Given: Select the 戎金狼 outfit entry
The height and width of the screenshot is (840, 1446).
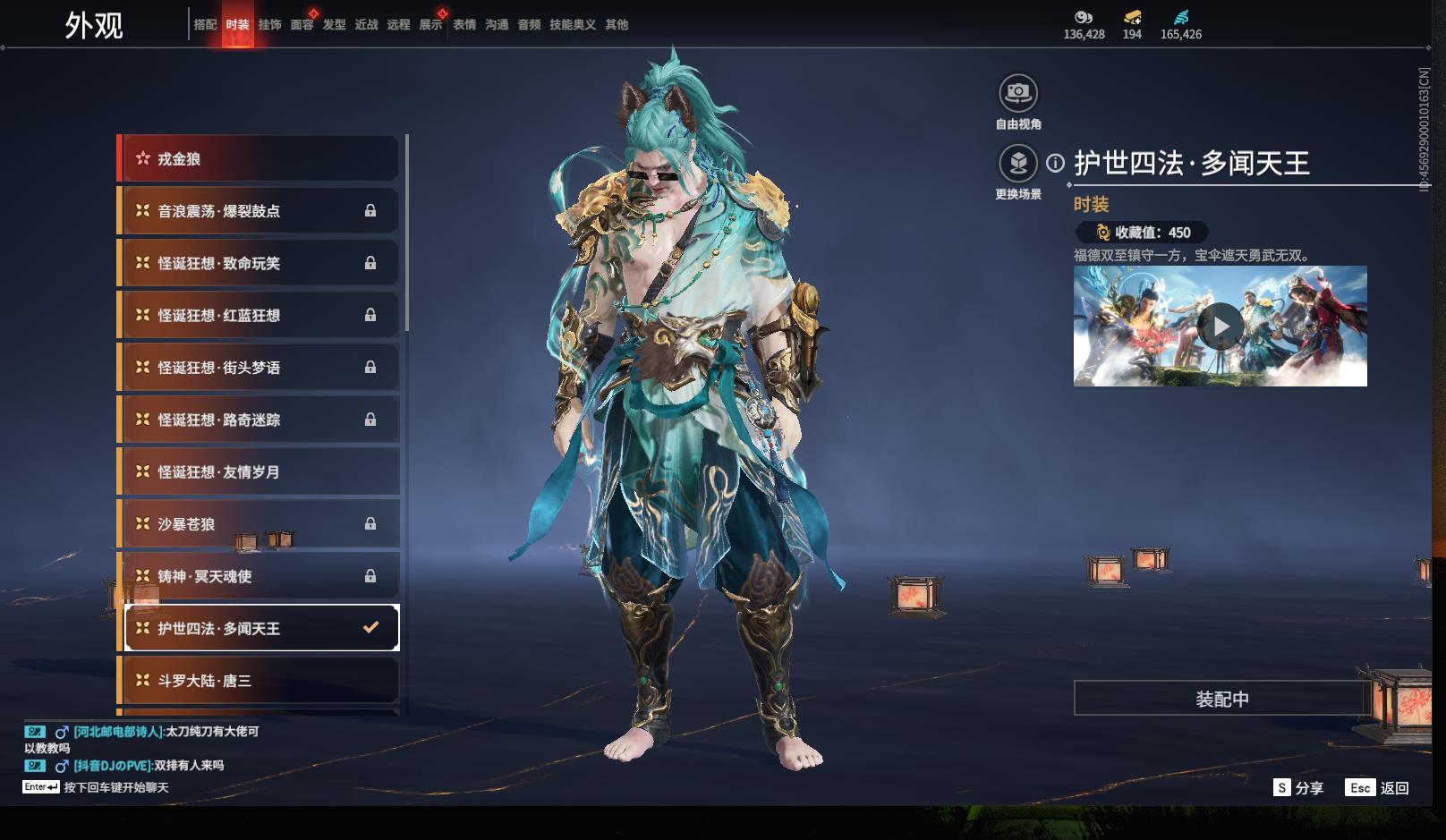Looking at the screenshot, I should coord(259,159).
